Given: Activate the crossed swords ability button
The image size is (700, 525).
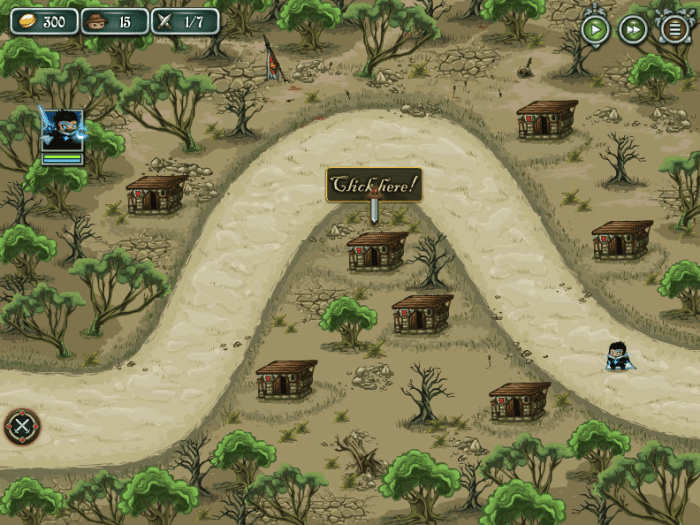Looking at the screenshot, I should pyautogui.click(x=22, y=427).
